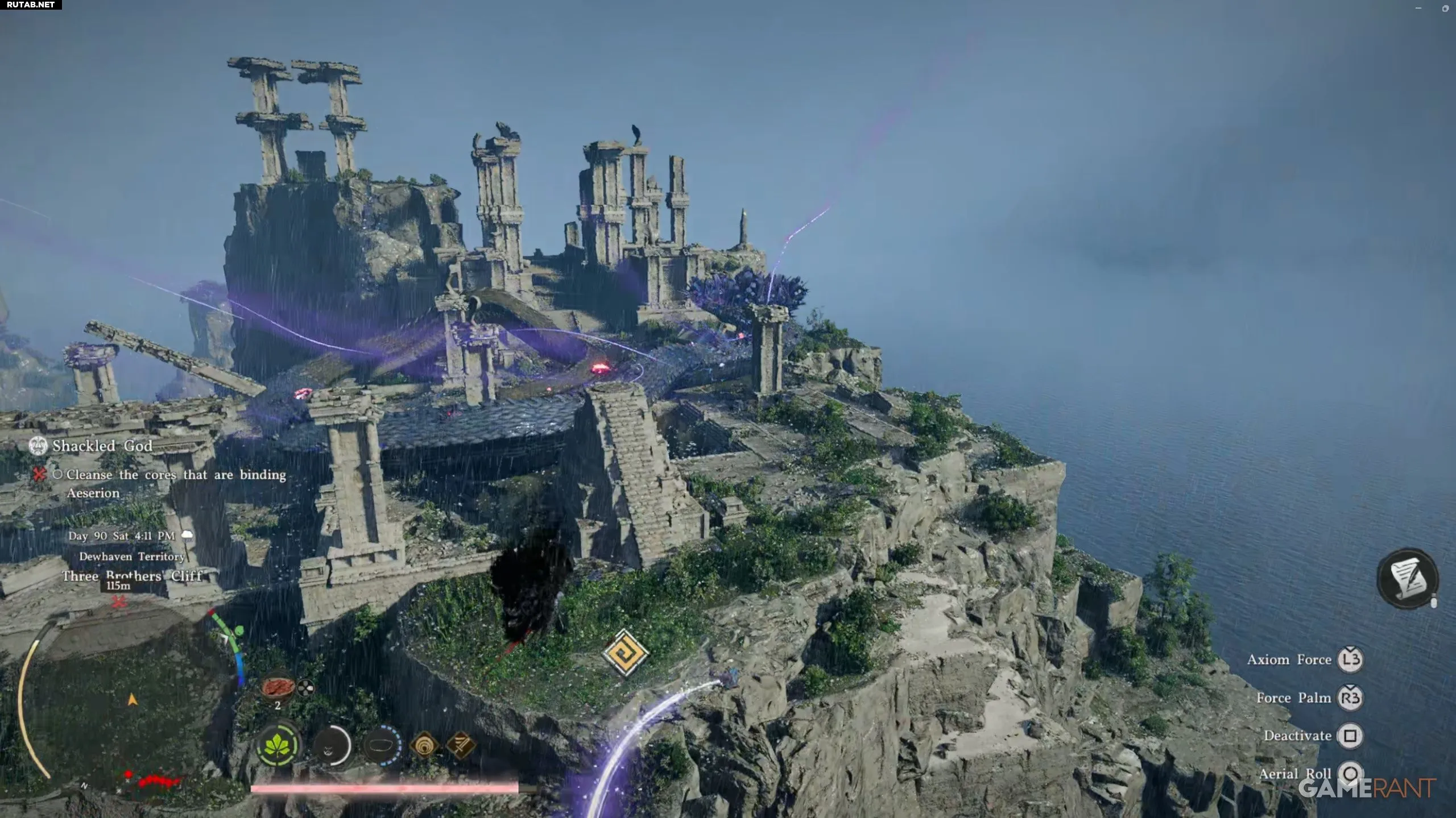Use the grilled meat food slot
Image resolution: width=1456 pixels, height=818 pixels.
(277, 687)
